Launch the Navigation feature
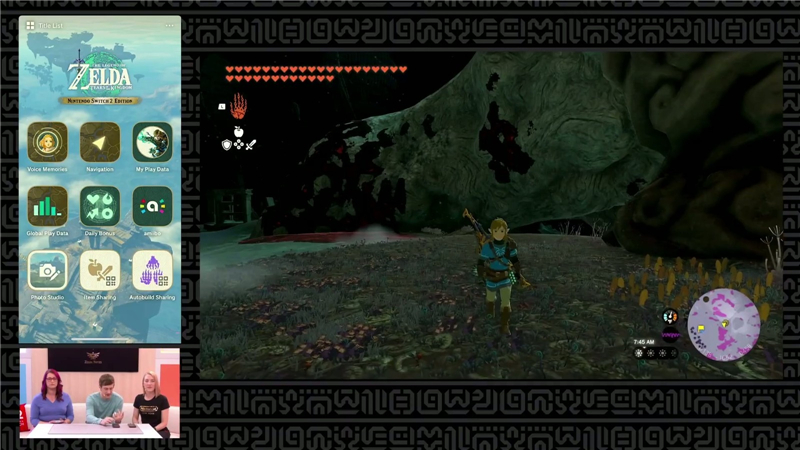The width and height of the screenshot is (800, 450). point(100,142)
